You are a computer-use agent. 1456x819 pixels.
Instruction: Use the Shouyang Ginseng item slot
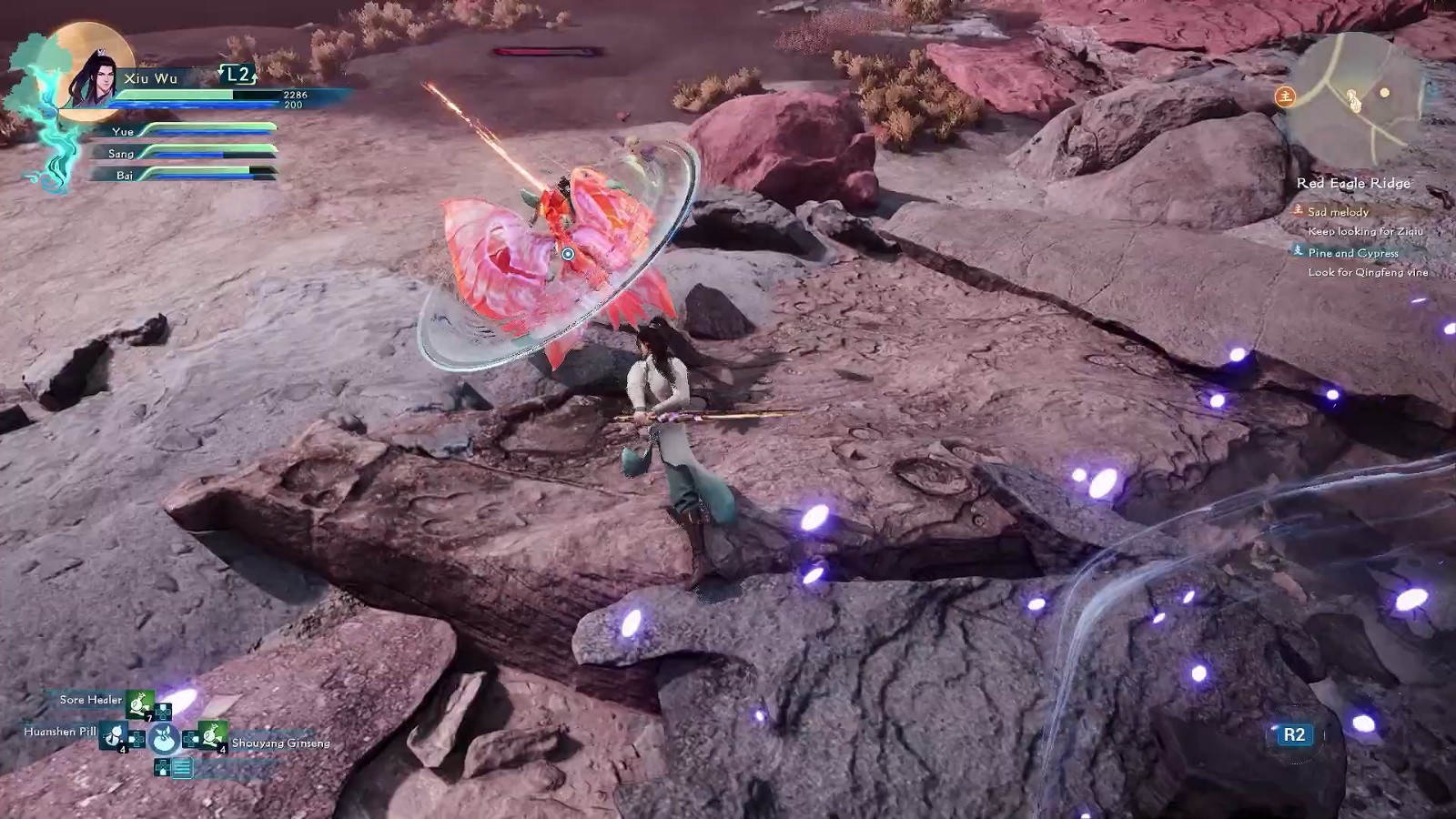point(212,736)
